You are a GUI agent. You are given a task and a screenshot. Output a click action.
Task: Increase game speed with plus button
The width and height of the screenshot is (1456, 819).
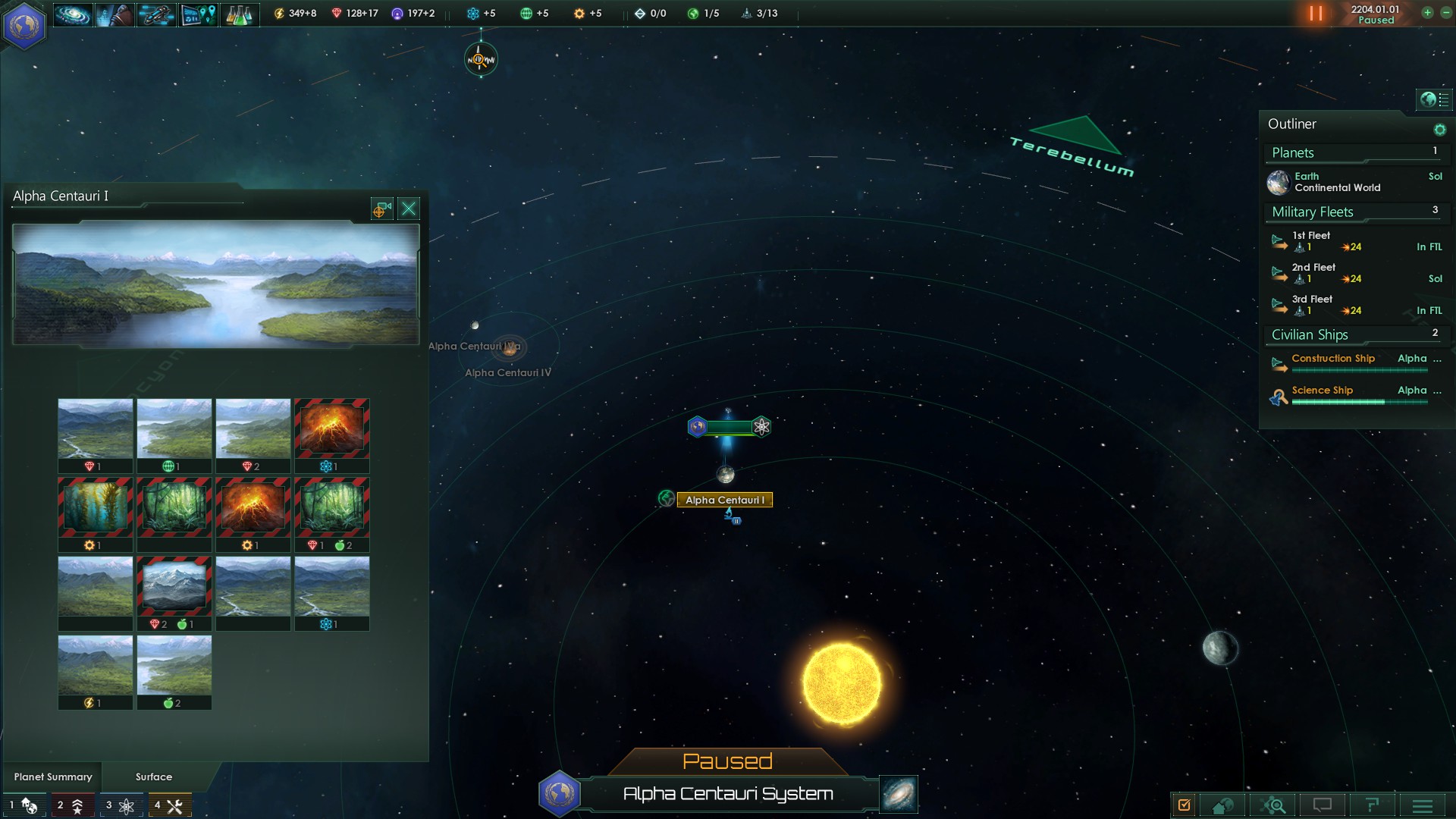coord(1427,13)
